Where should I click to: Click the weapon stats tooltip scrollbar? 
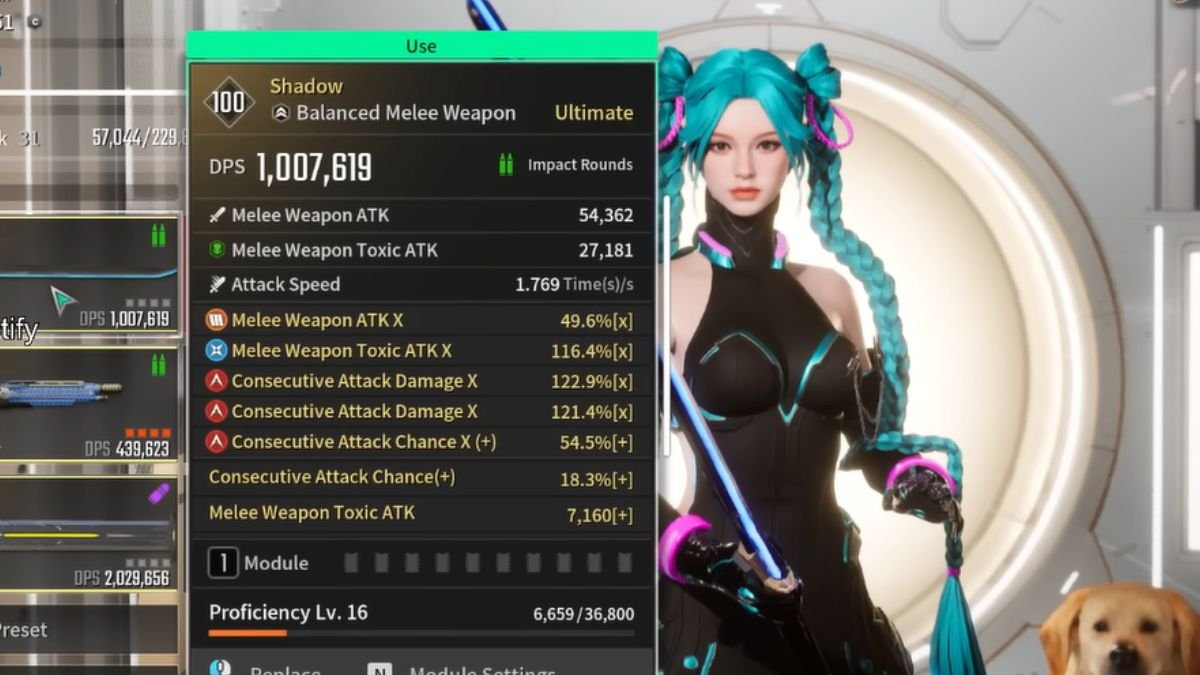[x=664, y=280]
